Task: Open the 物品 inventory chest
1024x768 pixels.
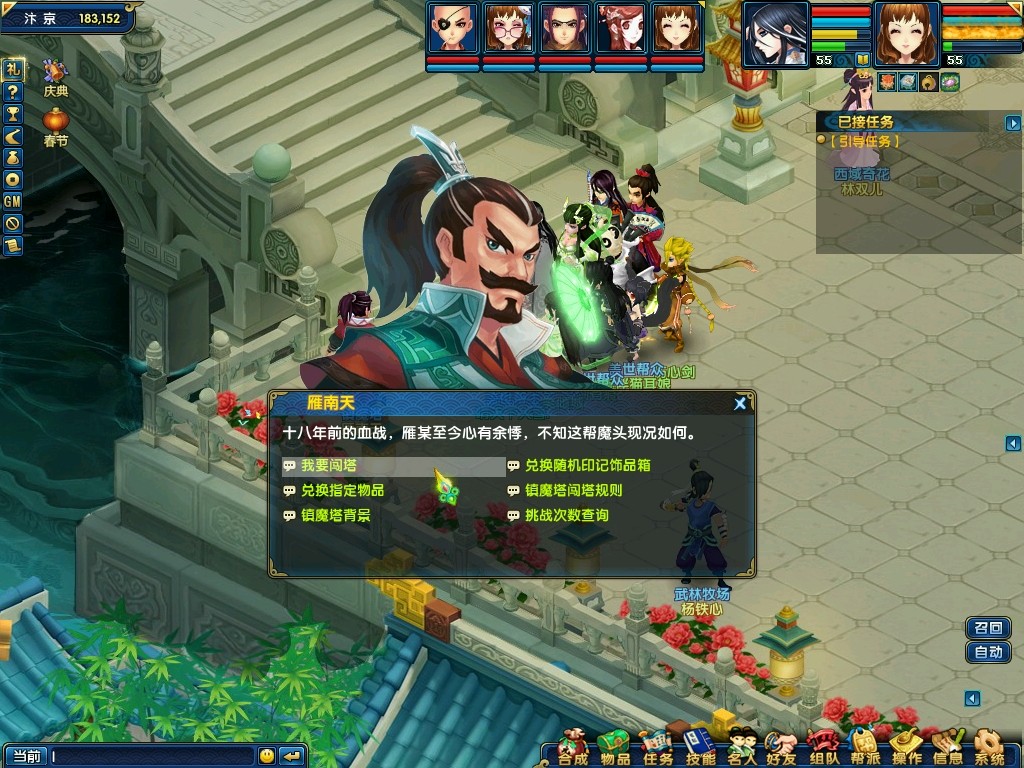Action: [615, 747]
